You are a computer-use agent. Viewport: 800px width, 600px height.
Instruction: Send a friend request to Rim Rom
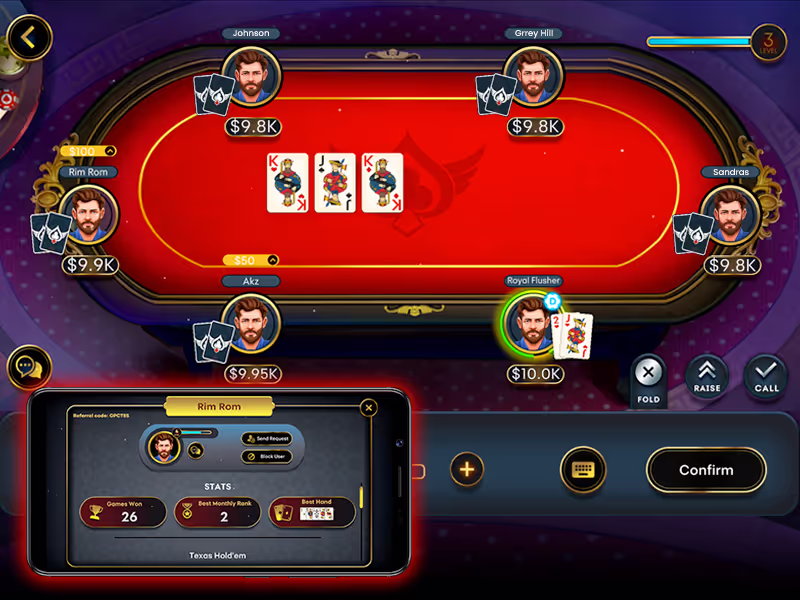[x=266, y=439]
